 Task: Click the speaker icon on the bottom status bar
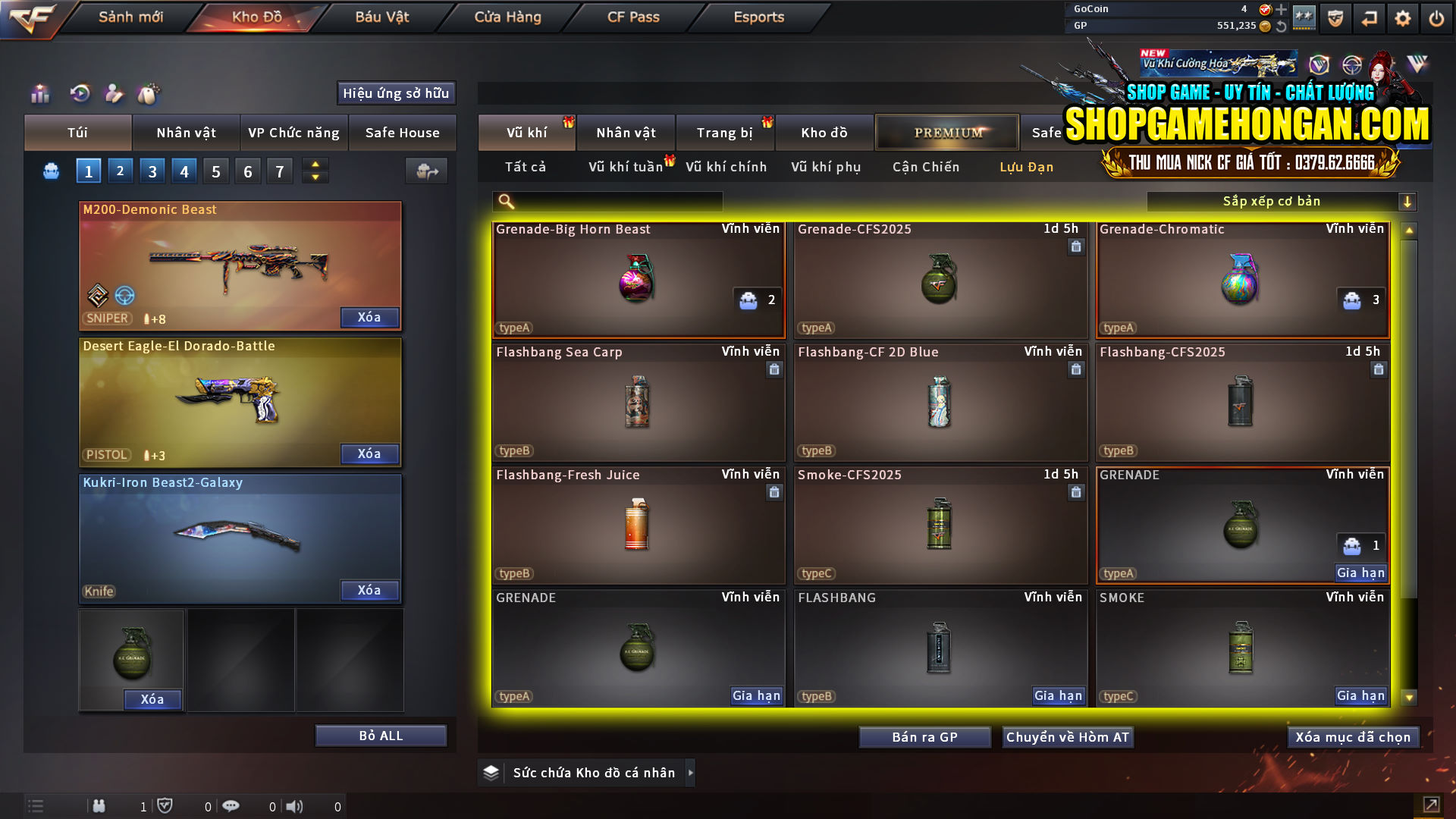[x=295, y=806]
